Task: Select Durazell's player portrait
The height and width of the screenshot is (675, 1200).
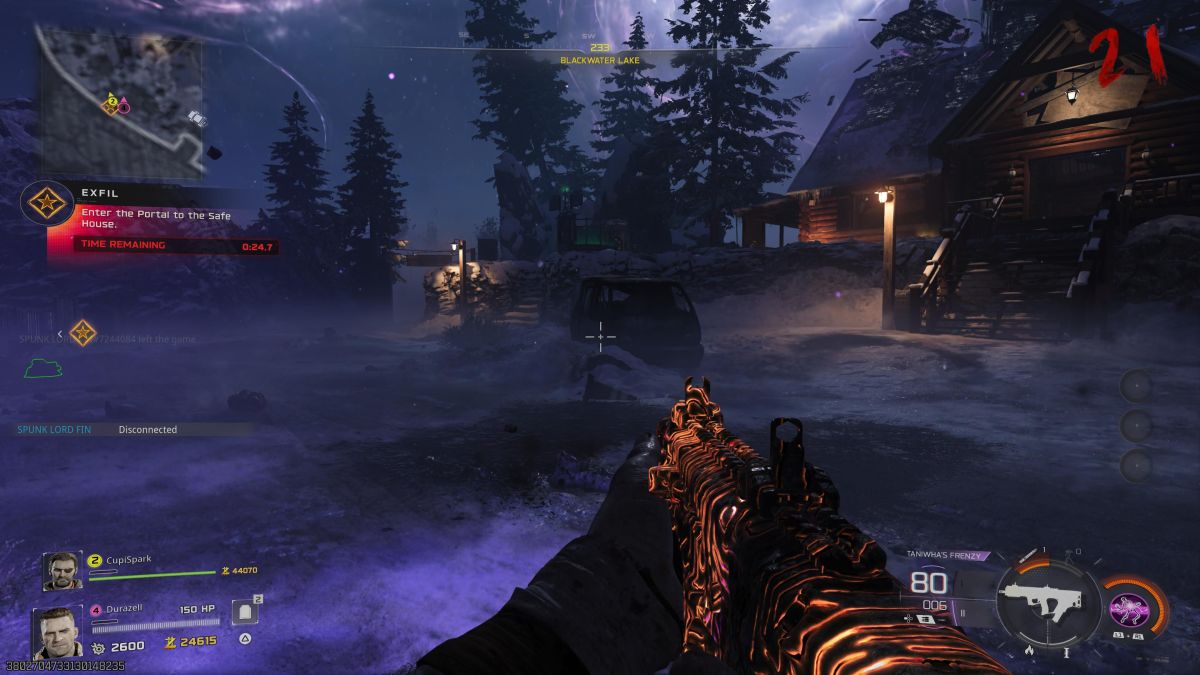Action: click(56, 631)
